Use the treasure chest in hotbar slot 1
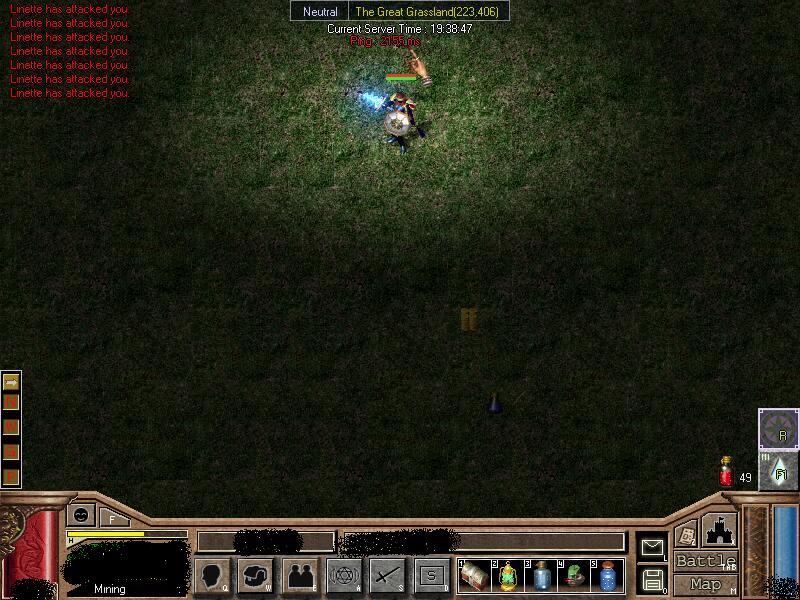The image size is (800, 600). (x=475, y=576)
